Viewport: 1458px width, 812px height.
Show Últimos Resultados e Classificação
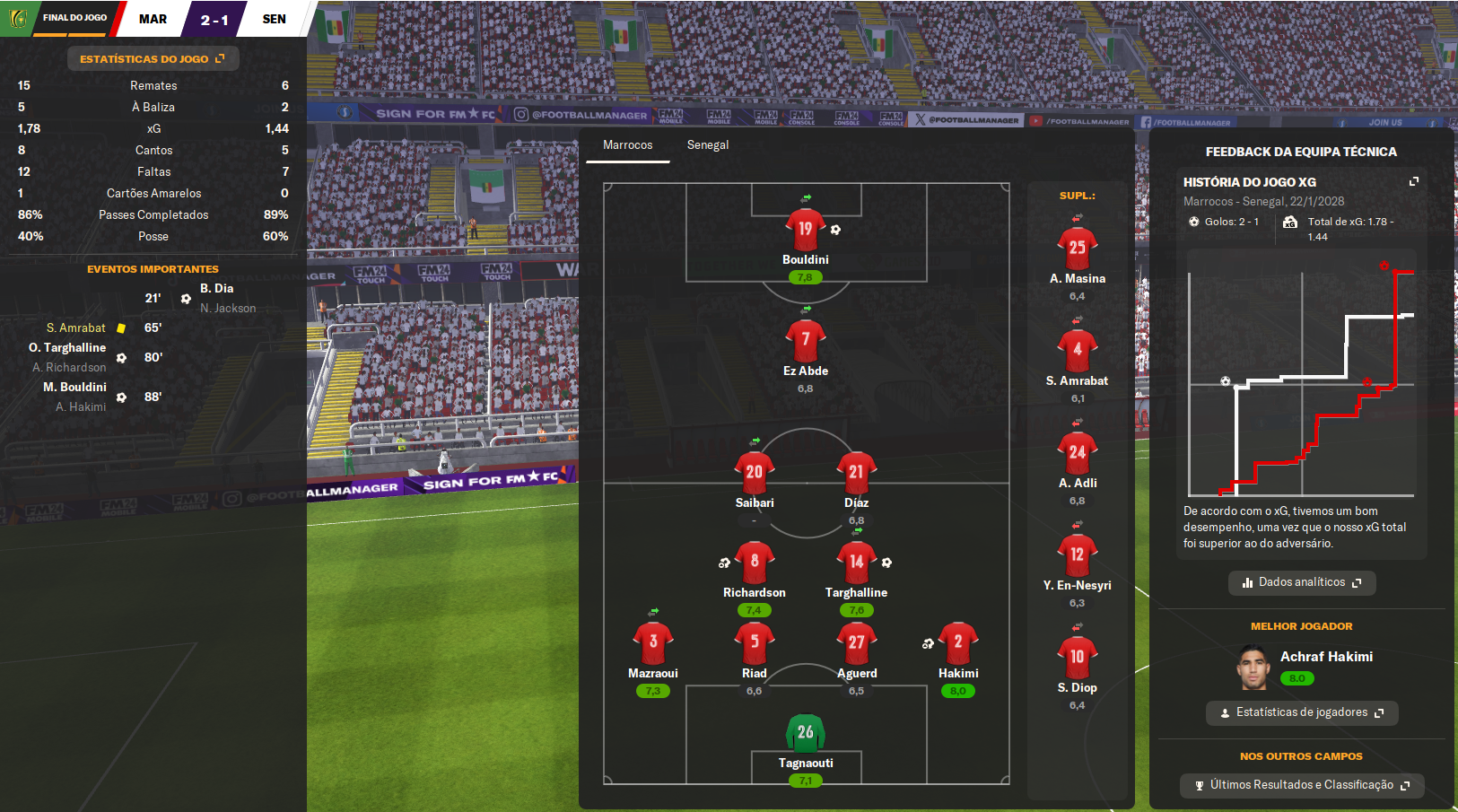(1301, 785)
